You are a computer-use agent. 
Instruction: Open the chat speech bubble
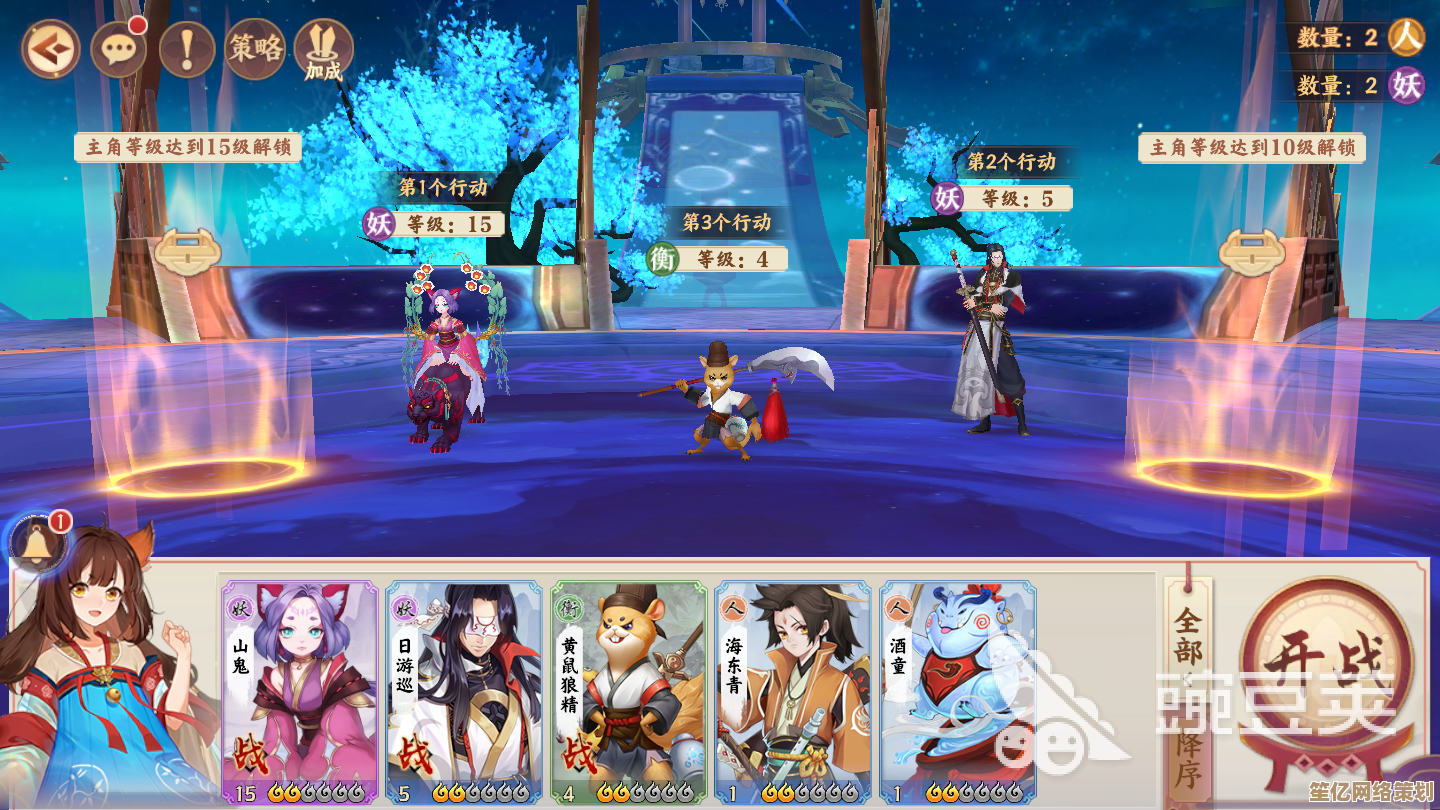(118, 48)
